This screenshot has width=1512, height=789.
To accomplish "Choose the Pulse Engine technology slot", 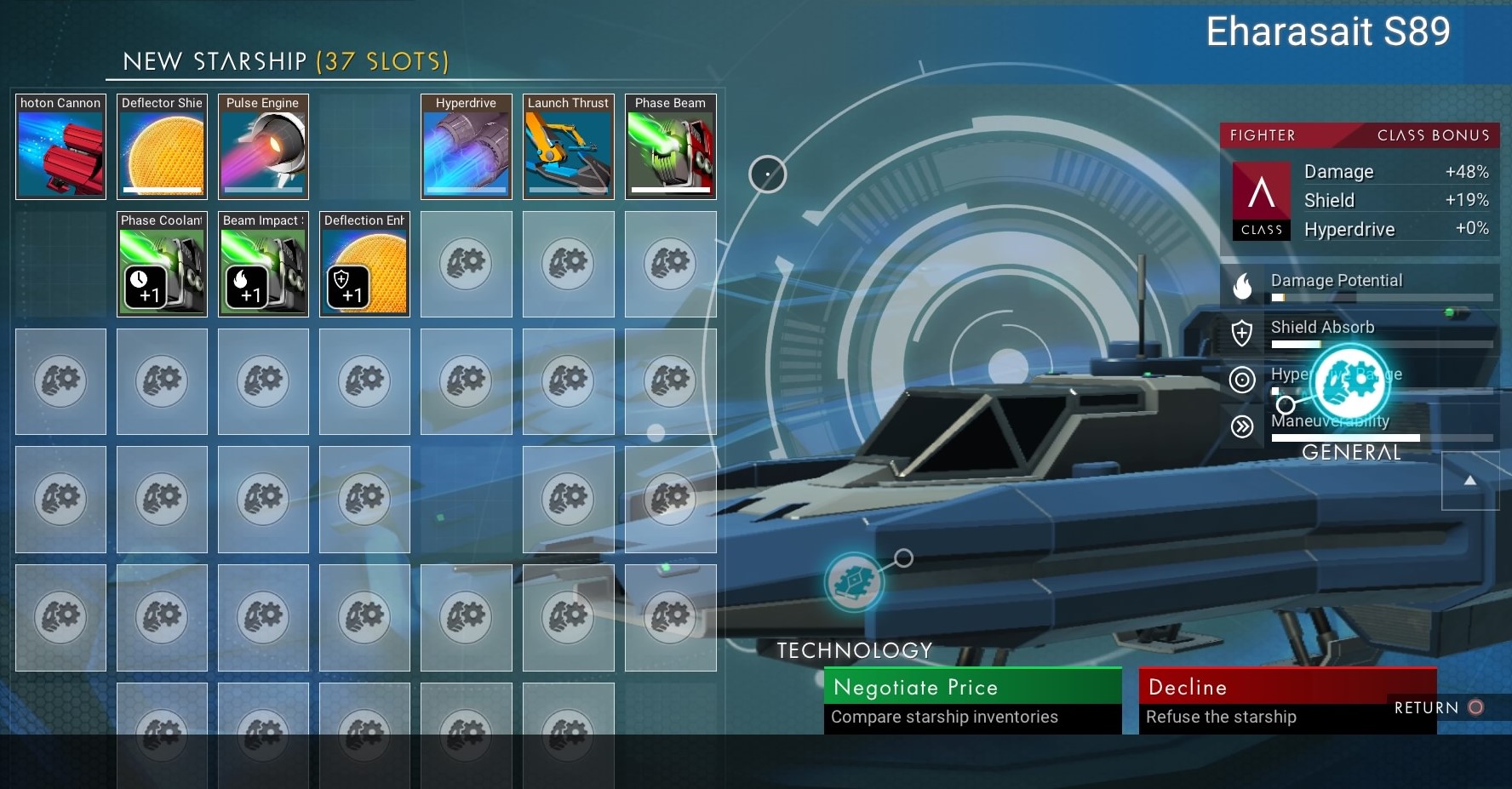I will [x=263, y=146].
